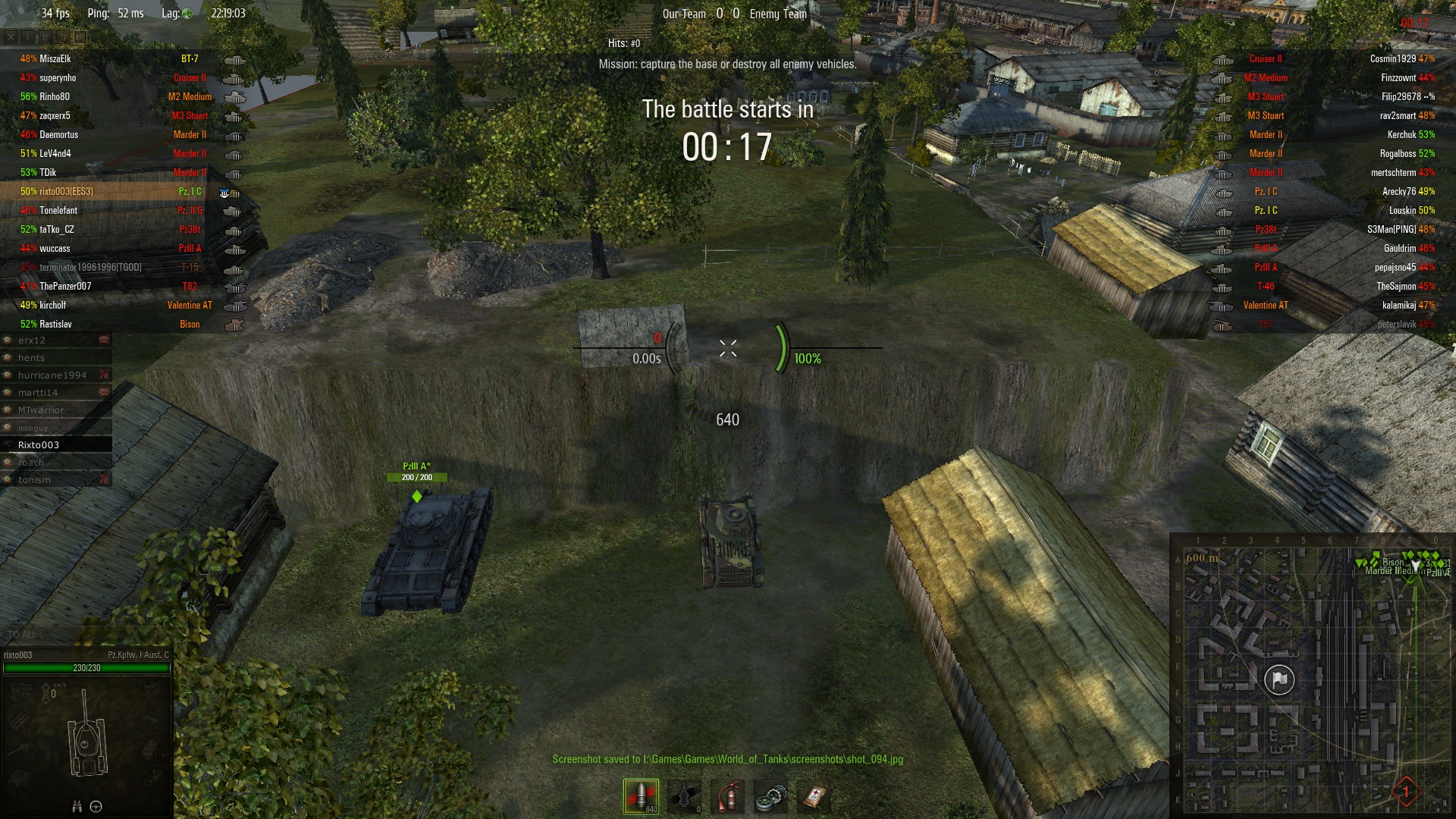Use the first aid kit consumable
Viewport: 1456px width, 819px height.
point(814,796)
